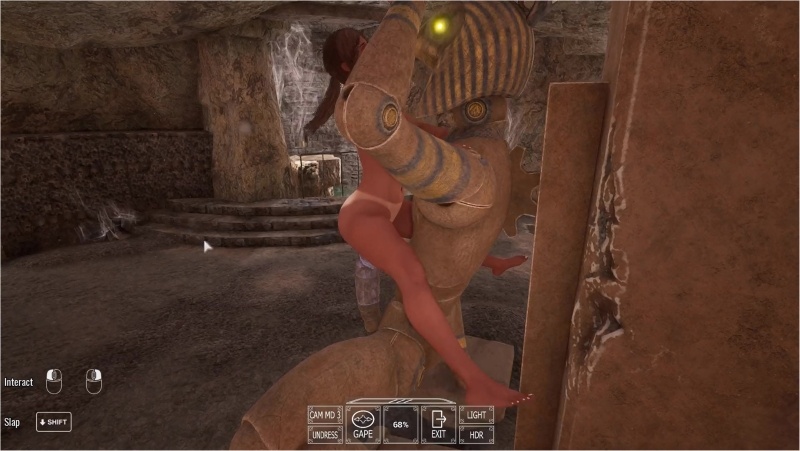This screenshot has height=451, width=800.
Task: Select the GAPE button in the toolbar
Action: pyautogui.click(x=363, y=425)
